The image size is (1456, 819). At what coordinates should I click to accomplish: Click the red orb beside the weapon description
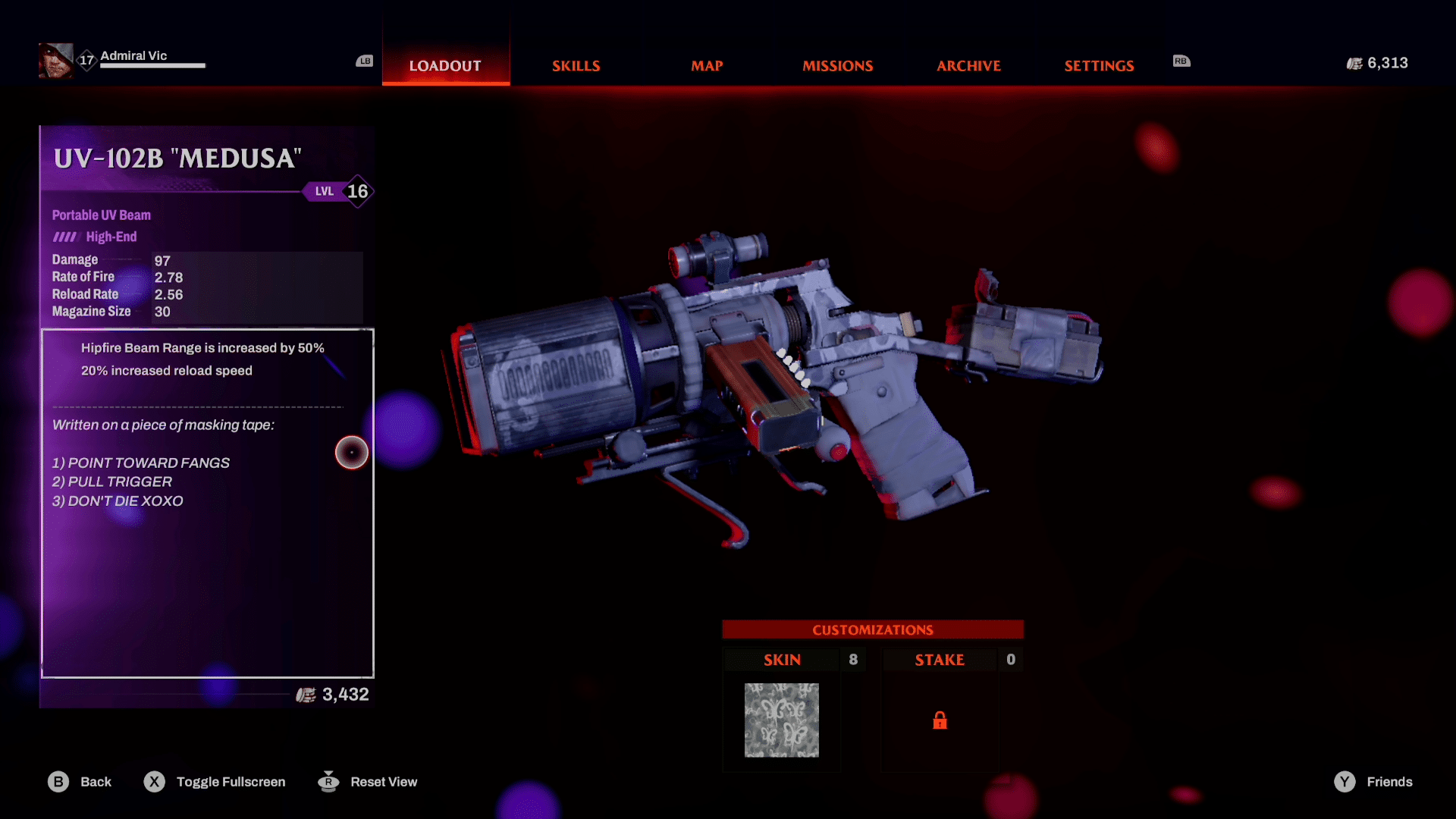coord(351,452)
